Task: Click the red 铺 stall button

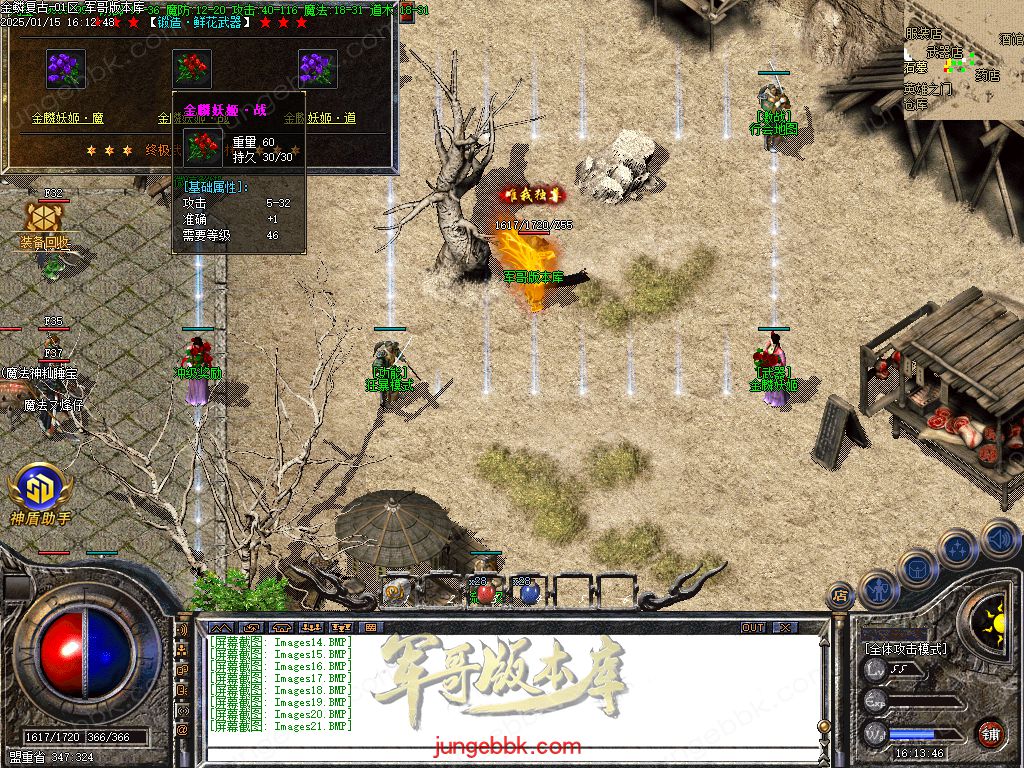Action: click(x=991, y=733)
